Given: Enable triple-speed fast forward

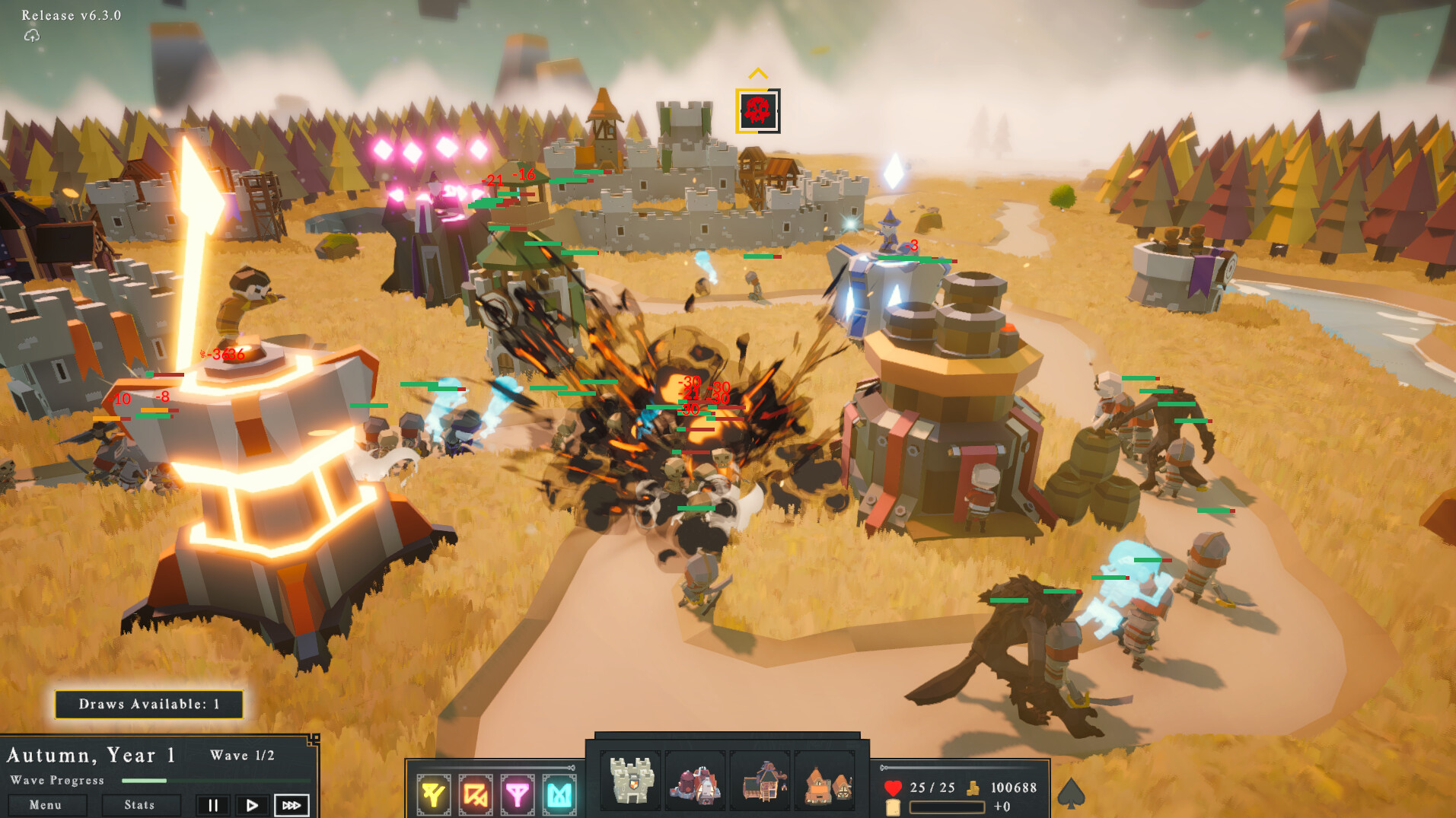Looking at the screenshot, I should click(292, 804).
